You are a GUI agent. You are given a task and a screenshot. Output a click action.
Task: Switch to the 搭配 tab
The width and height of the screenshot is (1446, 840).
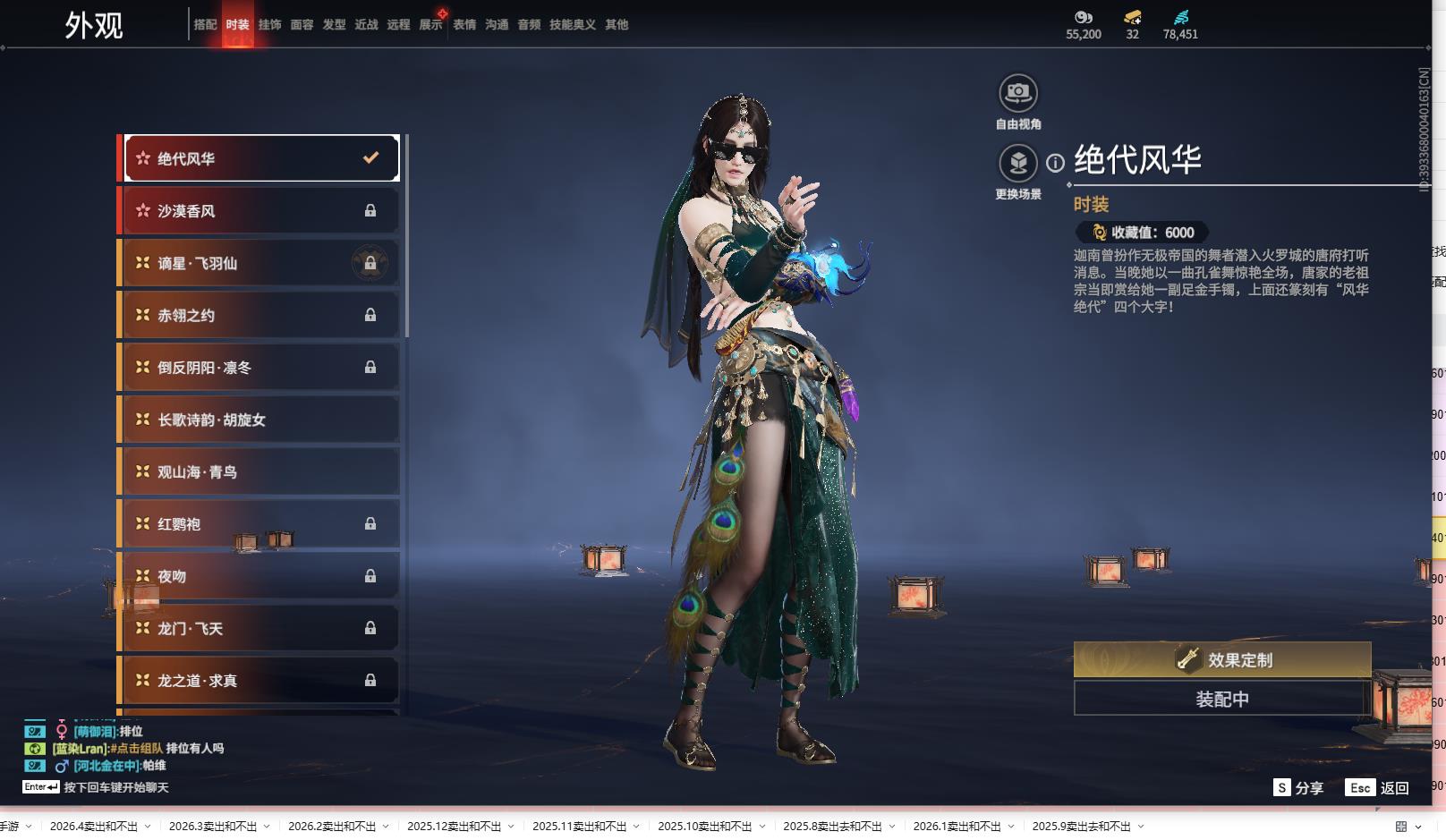click(x=205, y=25)
